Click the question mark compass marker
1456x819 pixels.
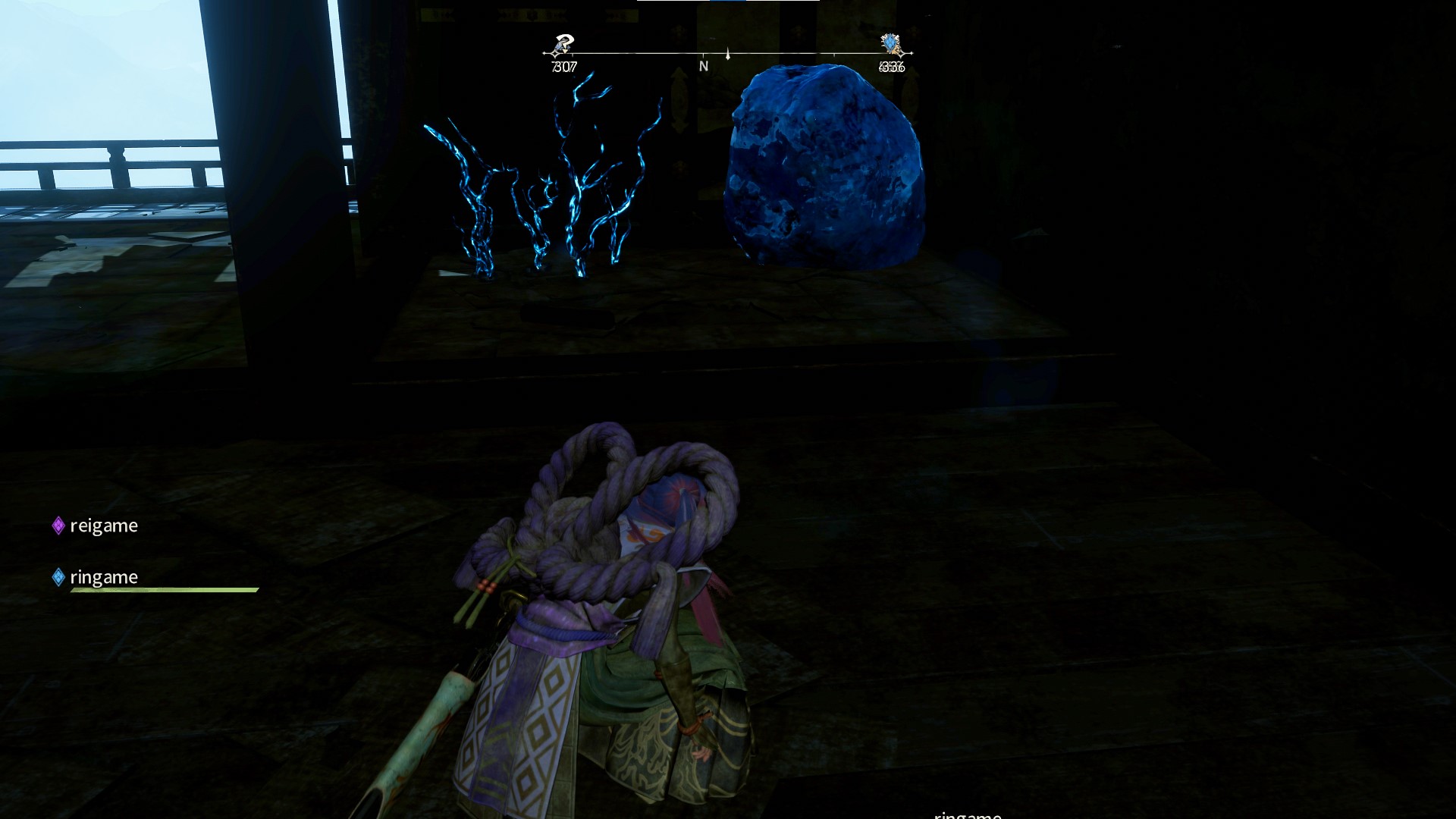(x=563, y=45)
